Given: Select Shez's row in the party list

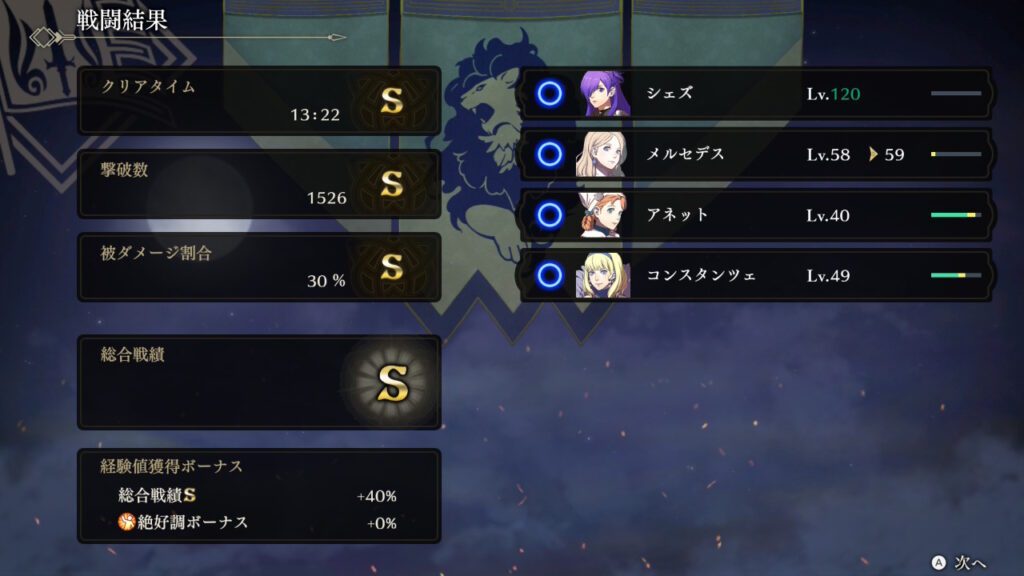Looking at the screenshot, I should pyautogui.click(x=756, y=95).
